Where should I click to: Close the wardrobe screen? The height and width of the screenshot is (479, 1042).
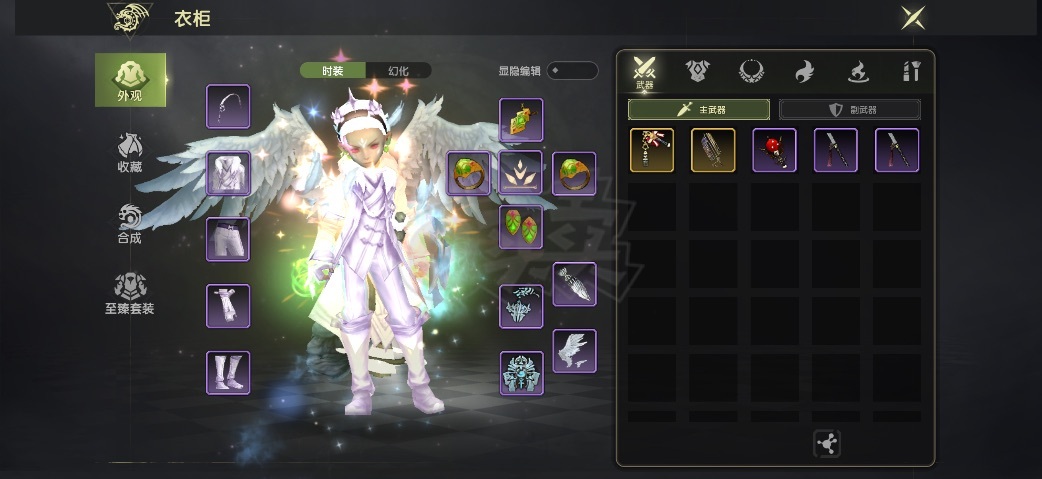pos(912,17)
